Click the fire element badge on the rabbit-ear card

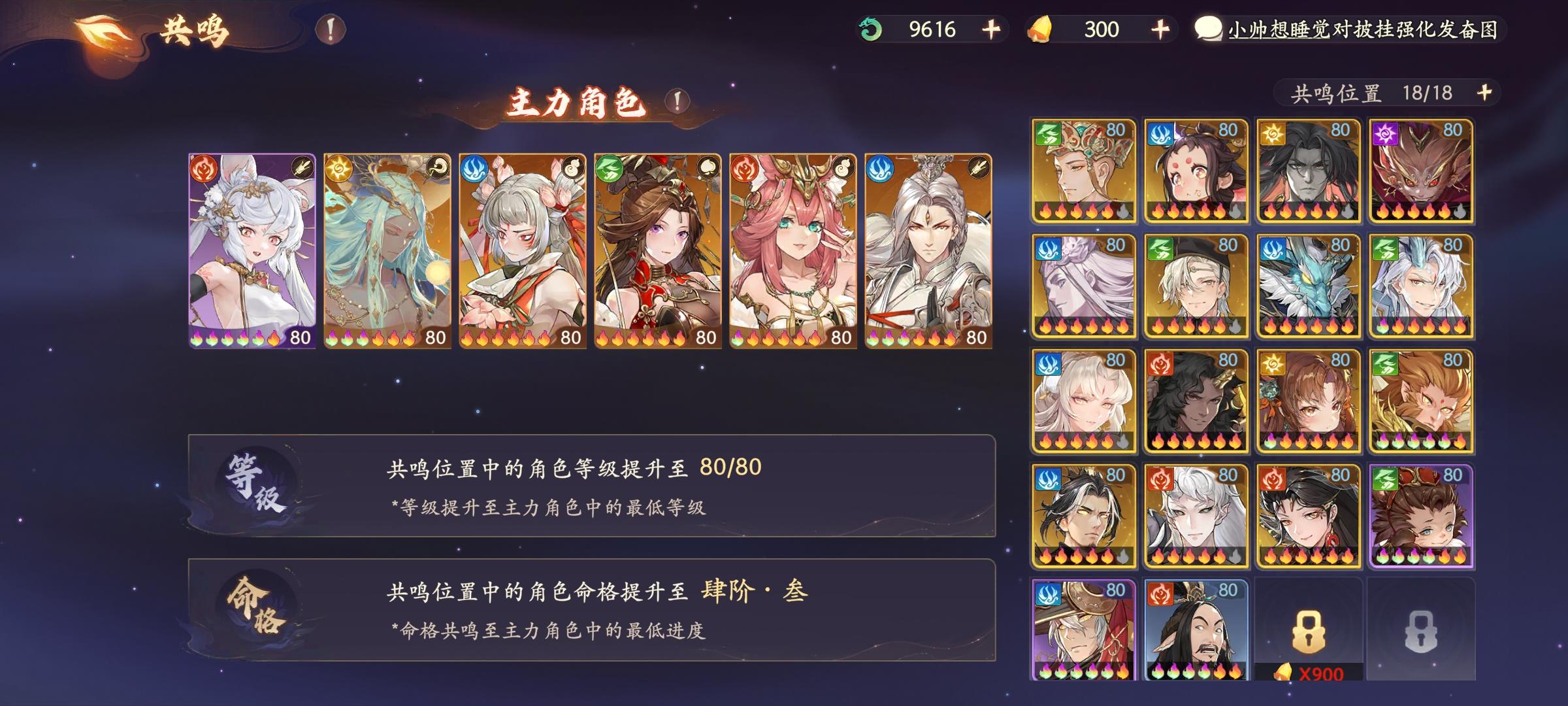pyautogui.click(x=204, y=167)
